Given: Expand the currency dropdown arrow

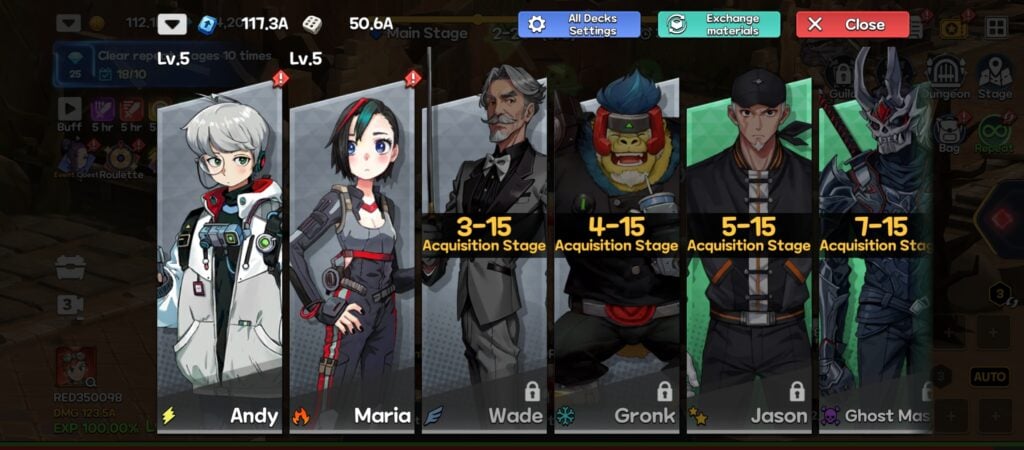Looking at the screenshot, I should click(x=172, y=24).
